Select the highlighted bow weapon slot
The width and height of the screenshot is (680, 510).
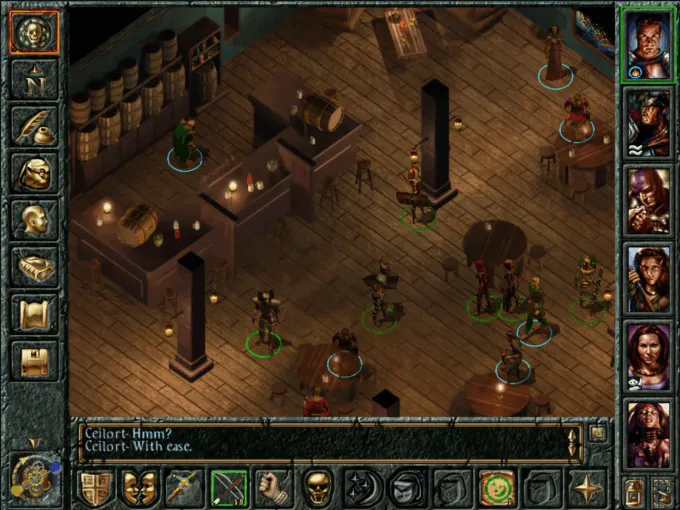coord(229,488)
